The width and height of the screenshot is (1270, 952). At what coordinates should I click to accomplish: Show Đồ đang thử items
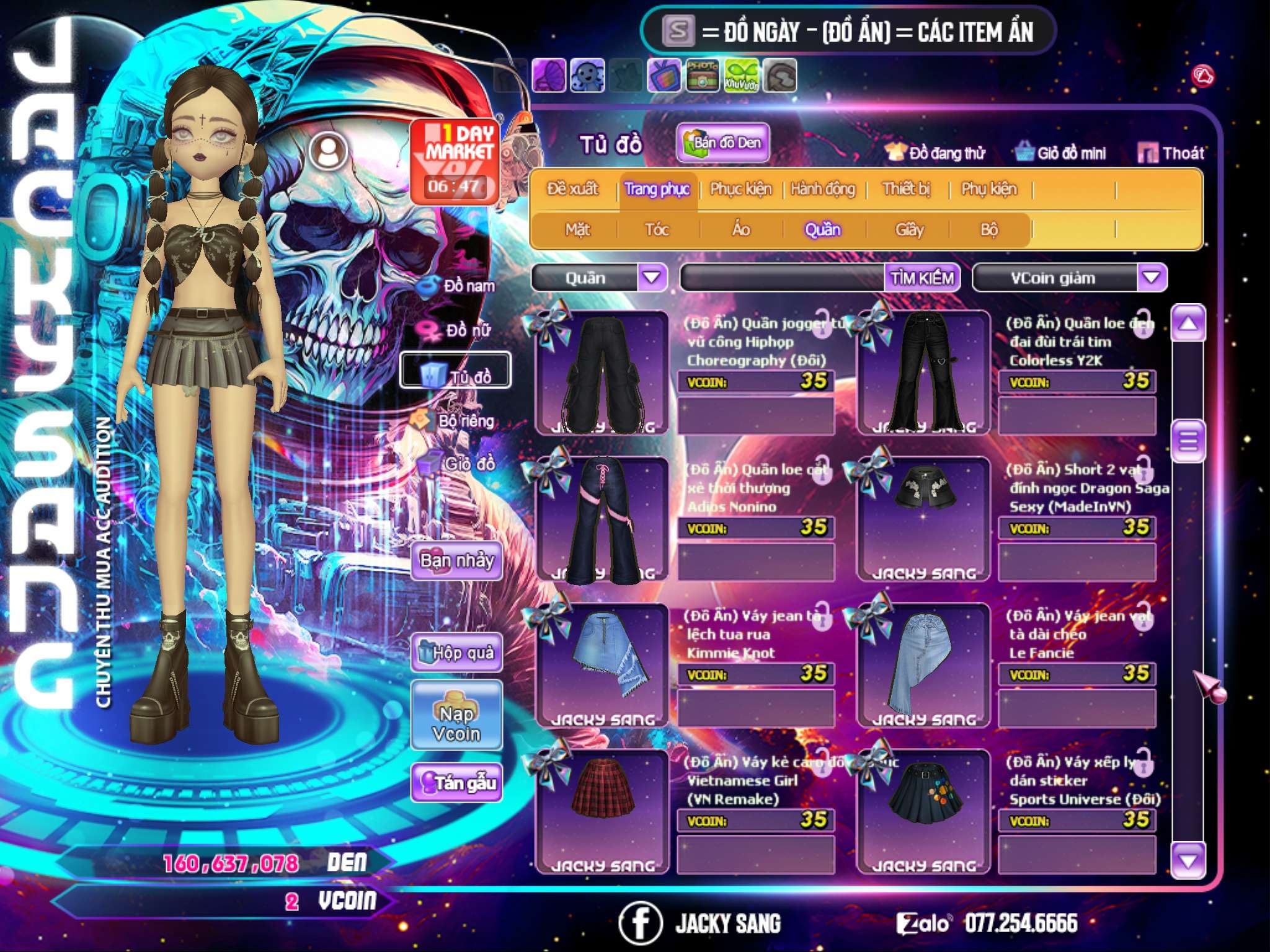click(x=936, y=153)
